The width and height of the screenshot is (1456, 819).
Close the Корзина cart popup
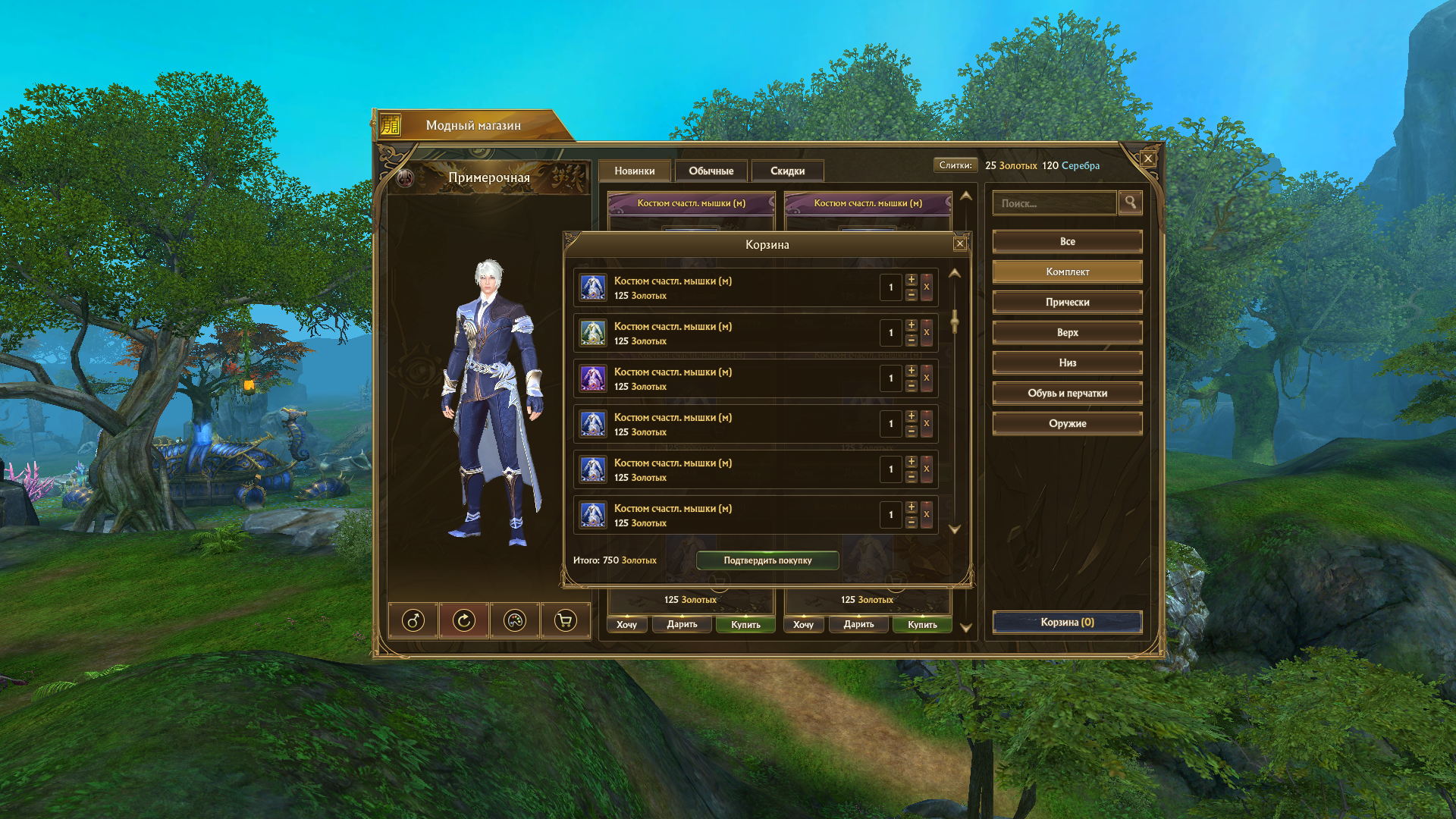pos(960,243)
